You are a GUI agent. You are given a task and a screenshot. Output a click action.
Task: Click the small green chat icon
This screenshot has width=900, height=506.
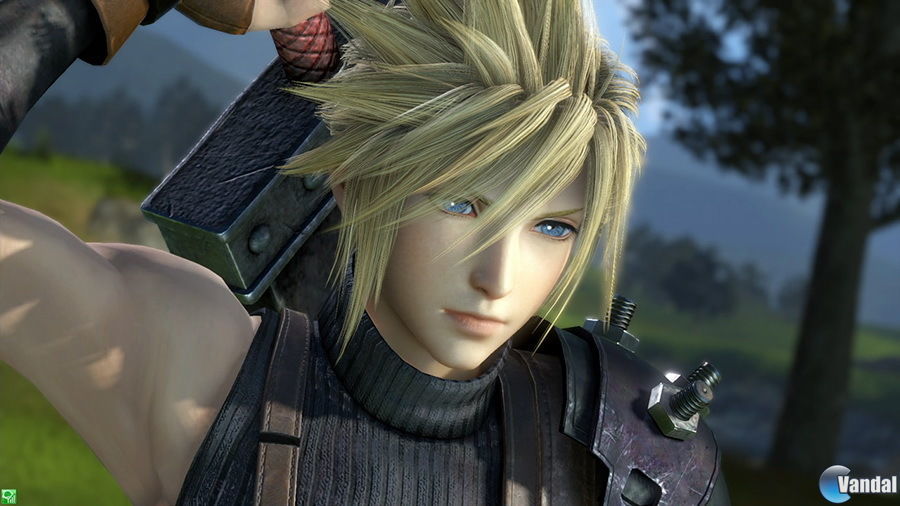(7, 497)
